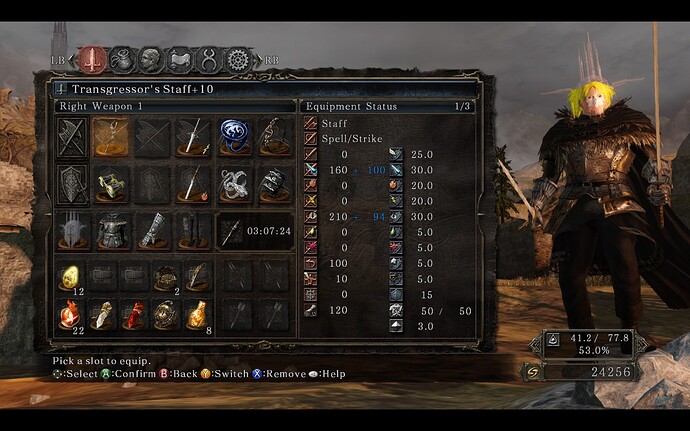Select the arrow slot beside the timer
The height and width of the screenshot is (431, 690).
tap(231, 230)
